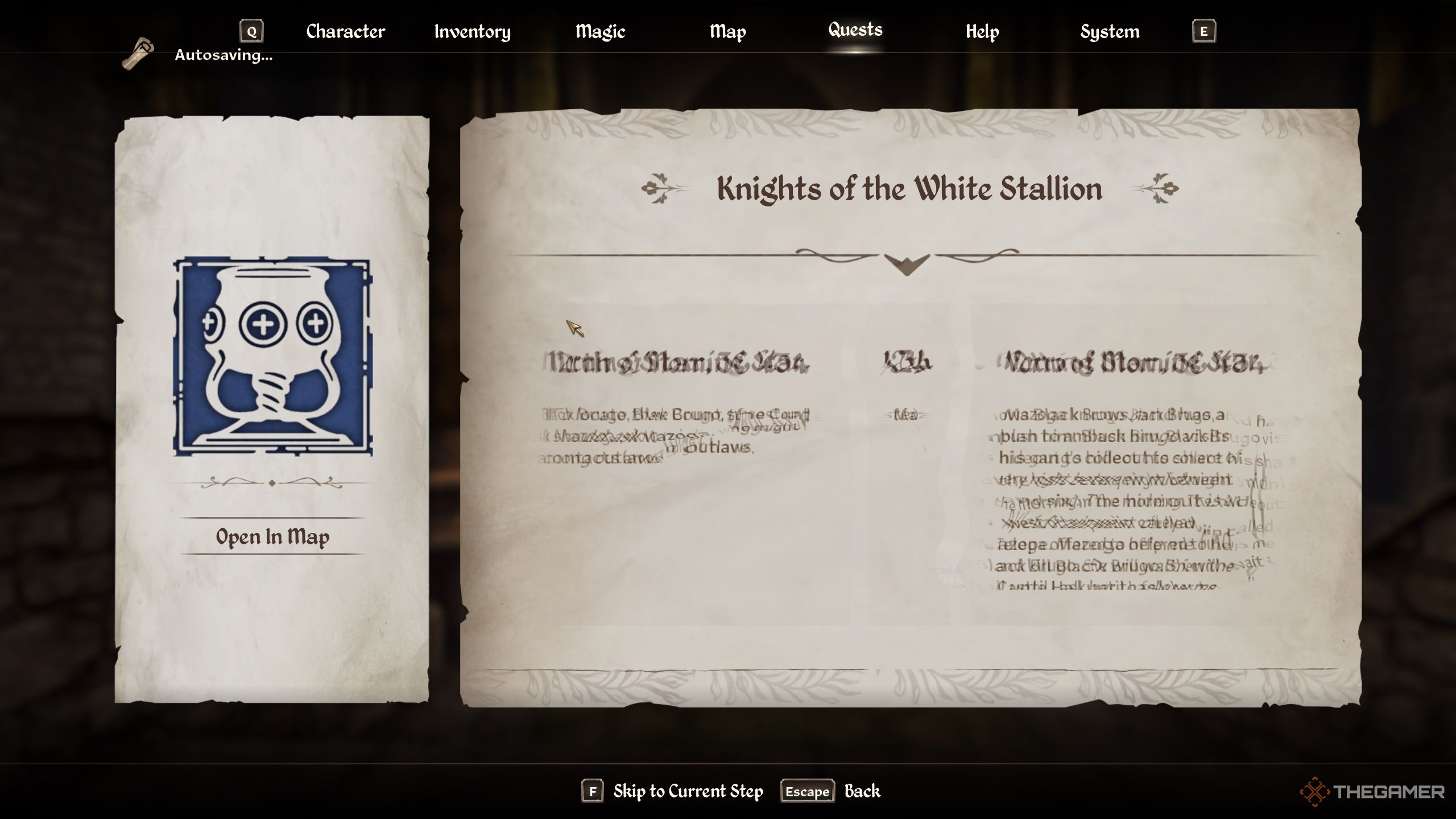
Task: Open the Inventory tab
Action: click(x=472, y=31)
